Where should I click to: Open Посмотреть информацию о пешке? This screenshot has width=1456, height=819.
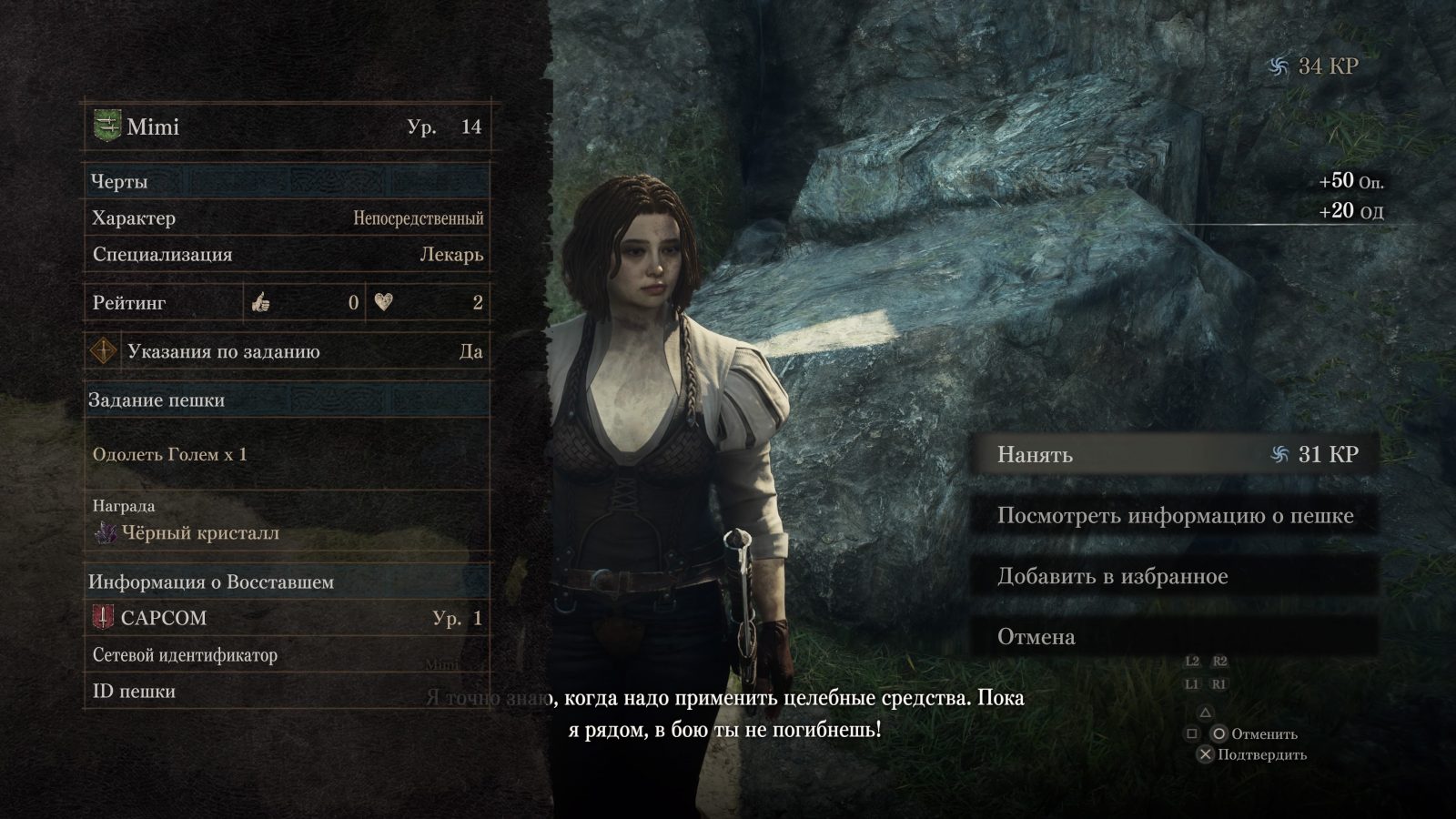coord(1174,515)
